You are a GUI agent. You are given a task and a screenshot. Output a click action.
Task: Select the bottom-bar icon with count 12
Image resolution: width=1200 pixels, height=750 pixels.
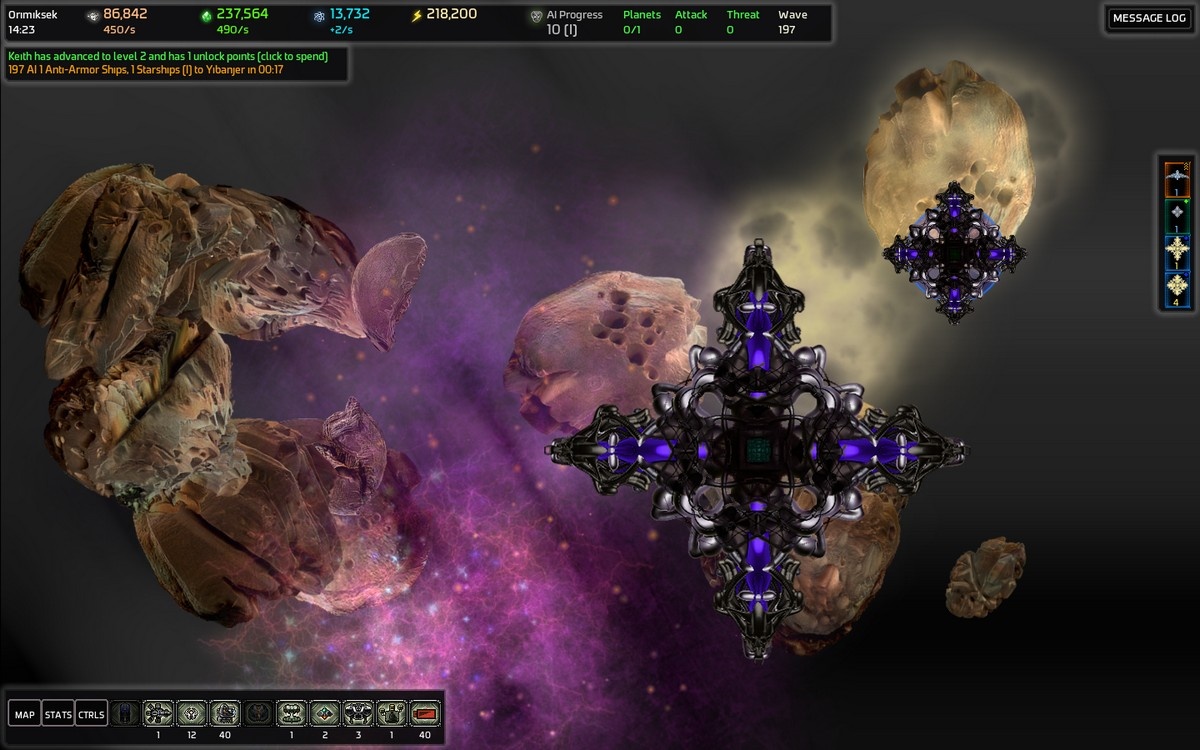pyautogui.click(x=192, y=713)
